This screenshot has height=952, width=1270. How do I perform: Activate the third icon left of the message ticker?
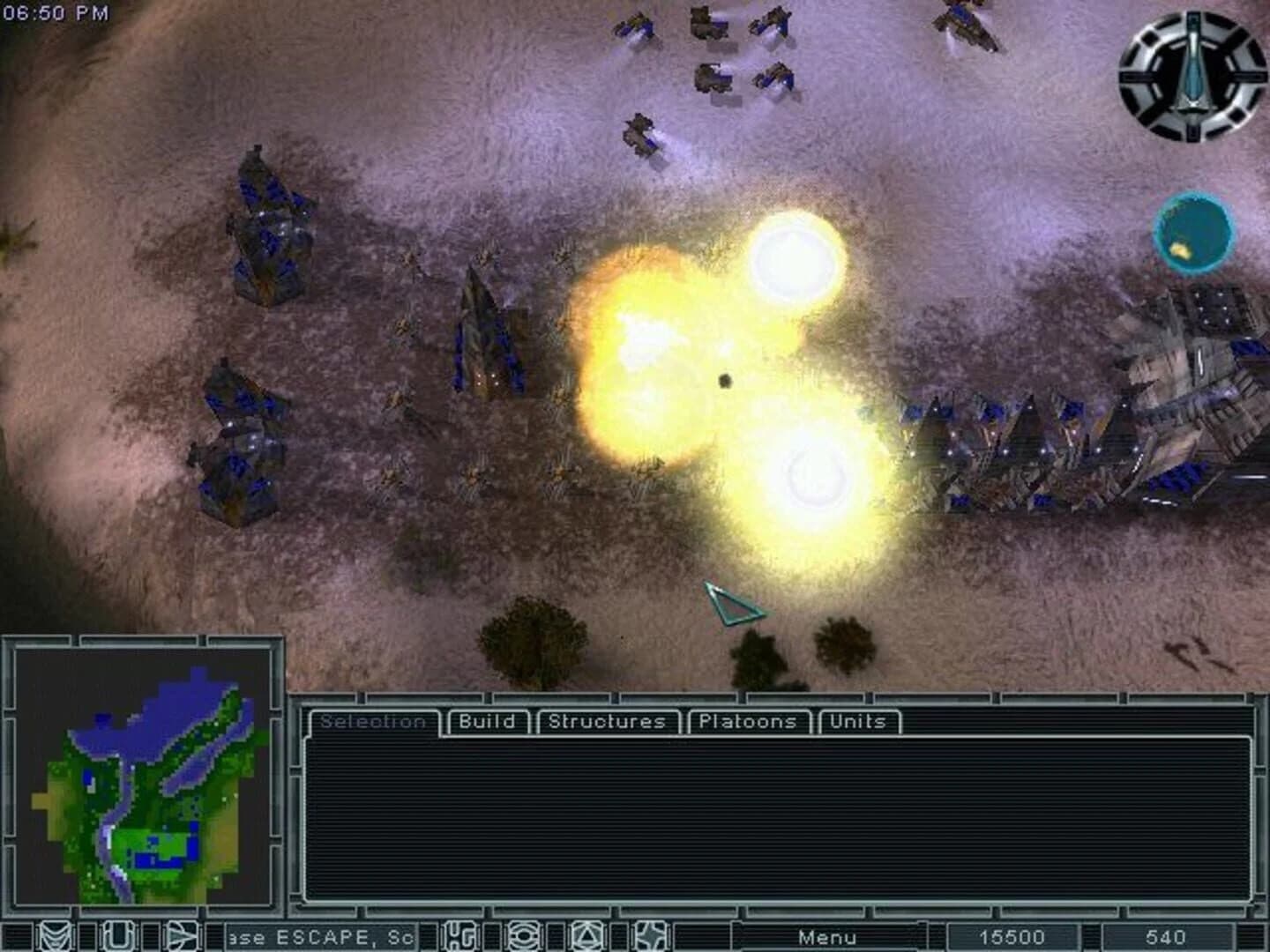(183, 937)
